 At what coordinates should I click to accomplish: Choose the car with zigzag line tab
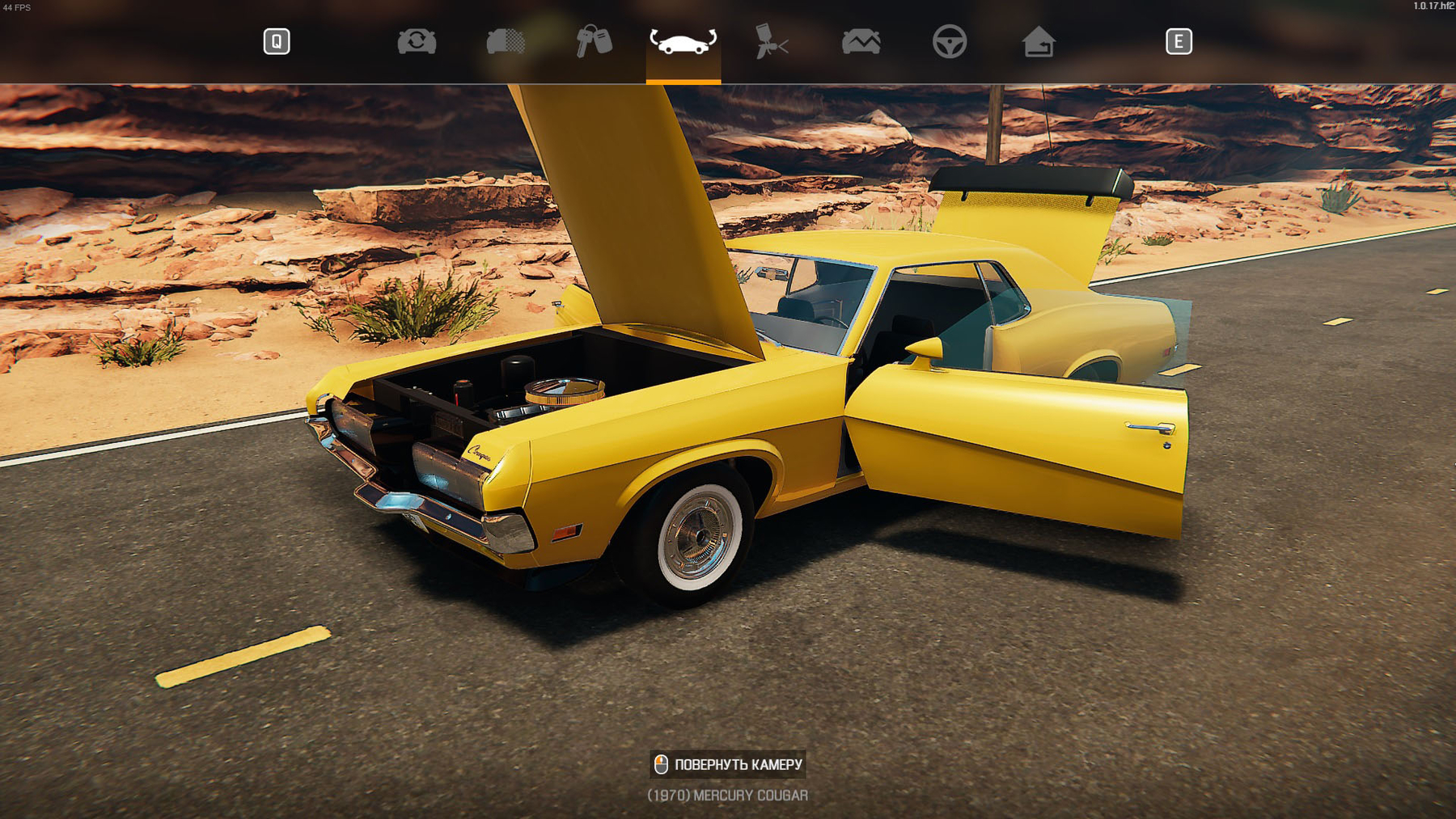point(861,41)
